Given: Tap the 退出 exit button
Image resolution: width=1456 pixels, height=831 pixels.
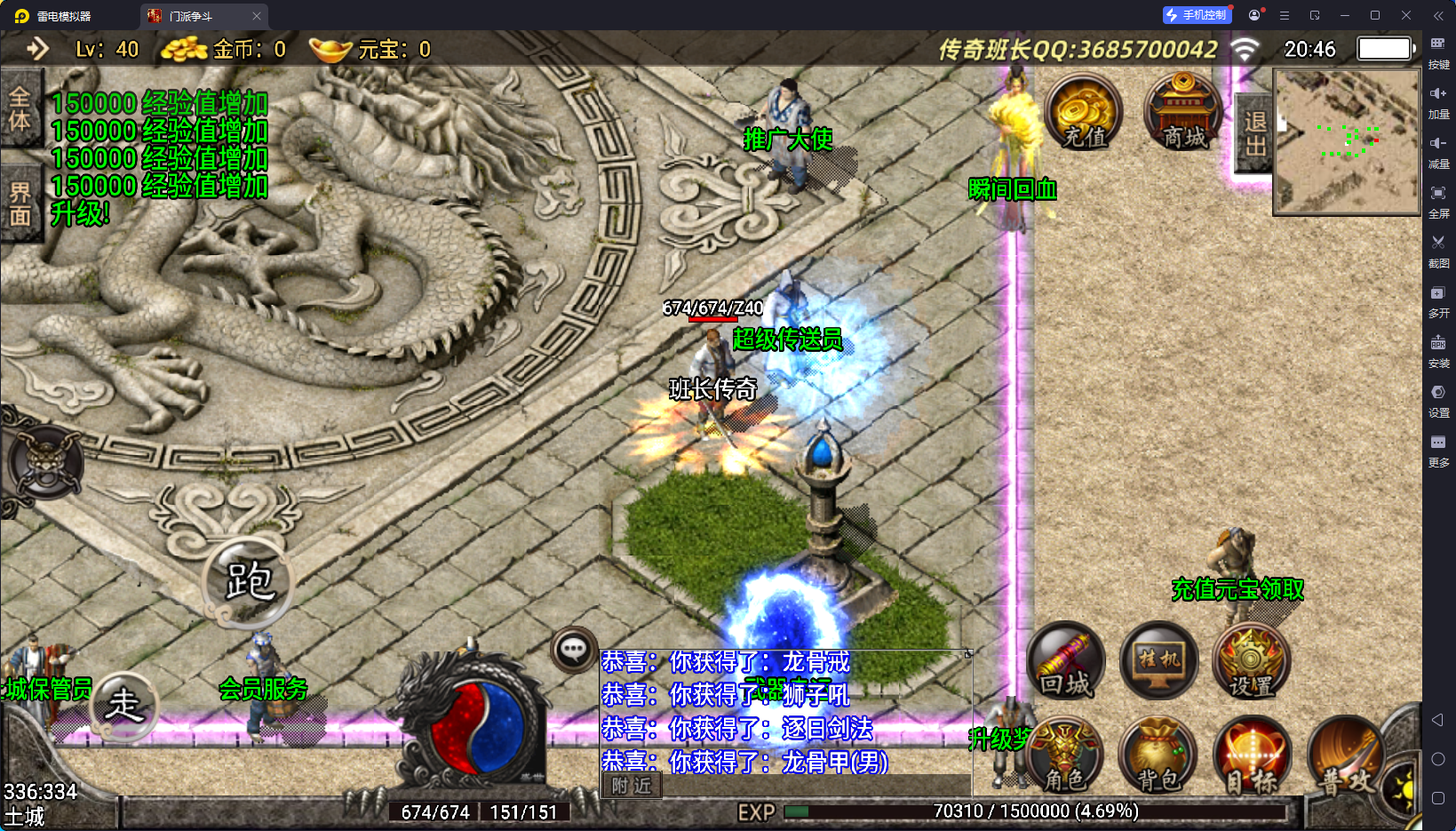Looking at the screenshot, I should click(x=1254, y=133).
